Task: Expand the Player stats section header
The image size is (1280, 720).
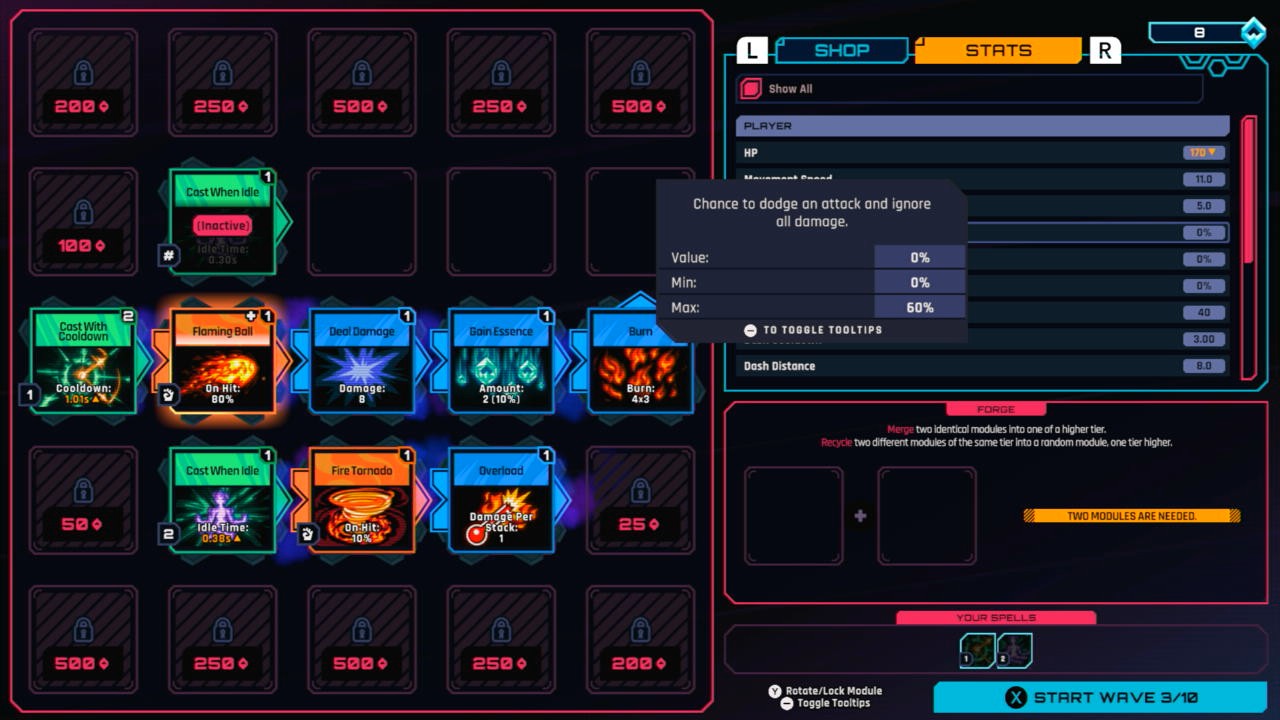Action: (982, 125)
